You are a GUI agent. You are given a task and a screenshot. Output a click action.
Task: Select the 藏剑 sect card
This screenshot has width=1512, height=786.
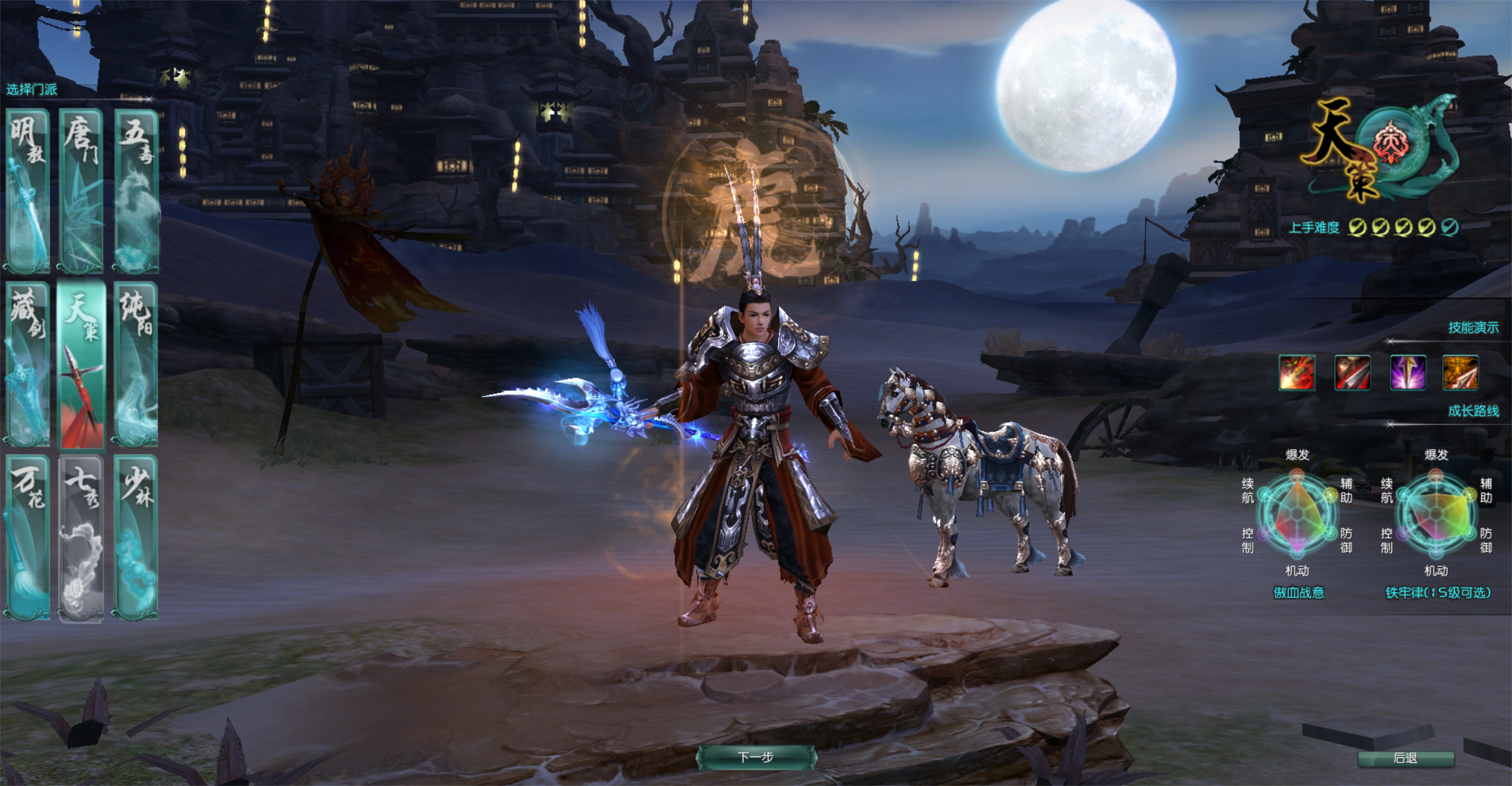pos(28,364)
